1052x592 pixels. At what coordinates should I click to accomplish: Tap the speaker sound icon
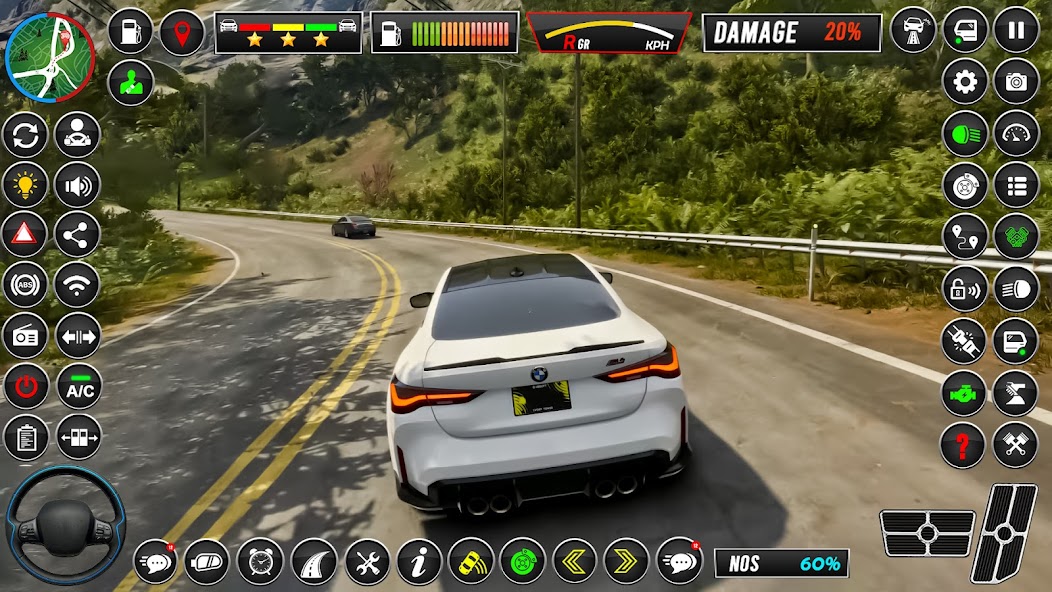[x=78, y=184]
